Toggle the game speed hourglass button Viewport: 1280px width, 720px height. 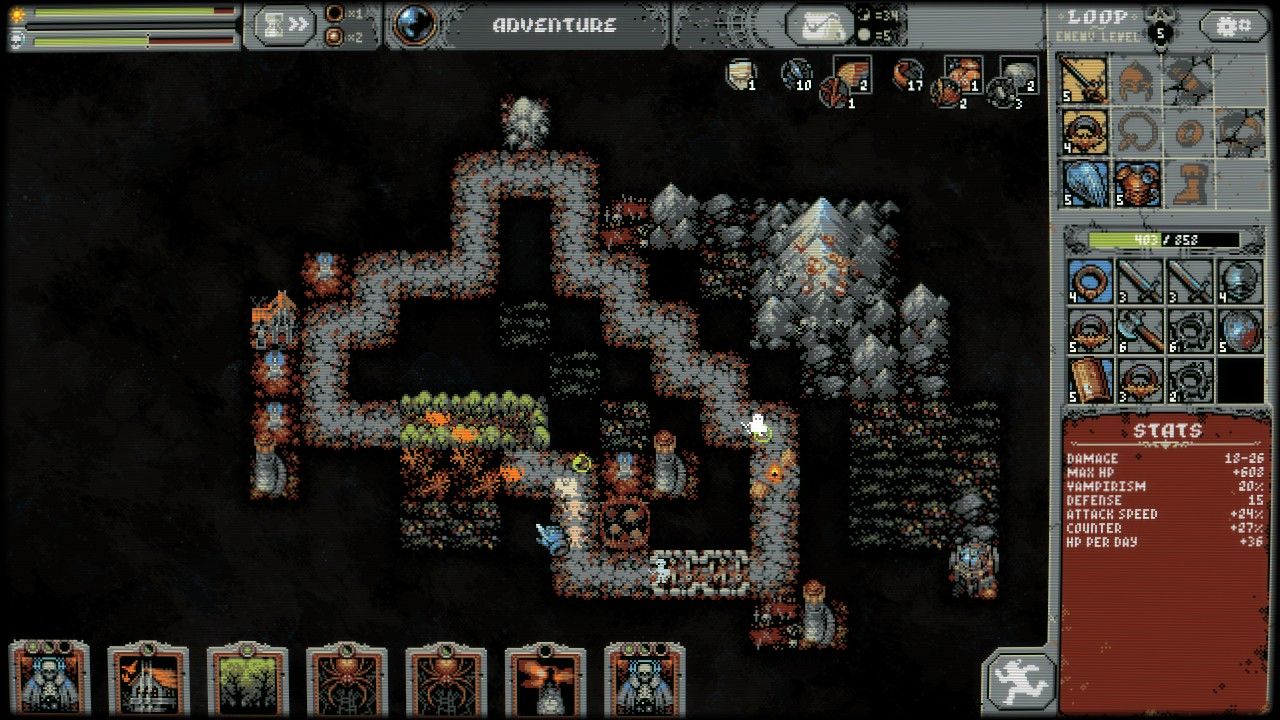(284, 25)
